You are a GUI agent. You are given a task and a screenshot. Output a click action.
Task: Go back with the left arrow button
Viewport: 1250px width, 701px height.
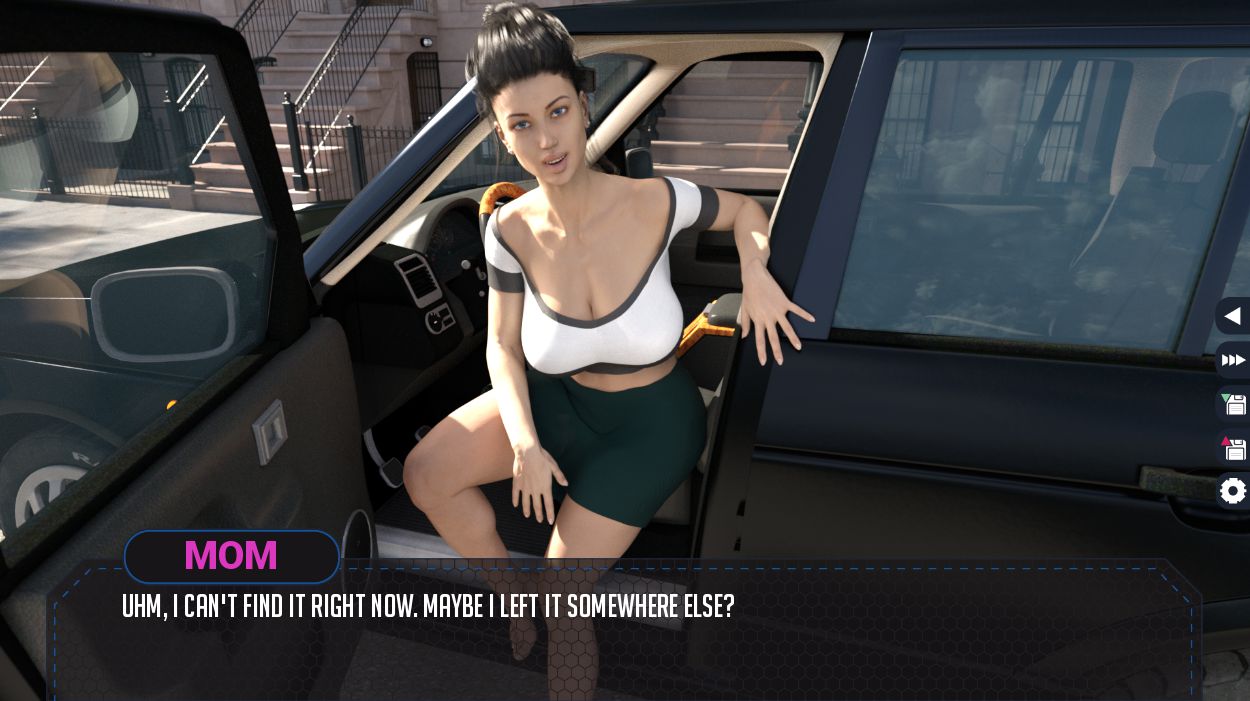(1232, 316)
